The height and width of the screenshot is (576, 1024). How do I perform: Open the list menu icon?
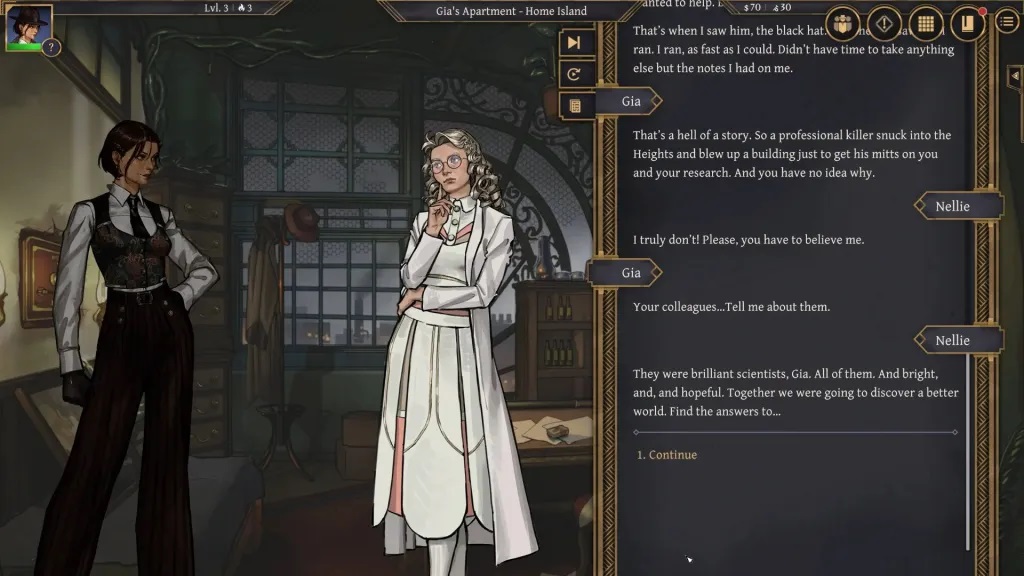[x=1008, y=22]
